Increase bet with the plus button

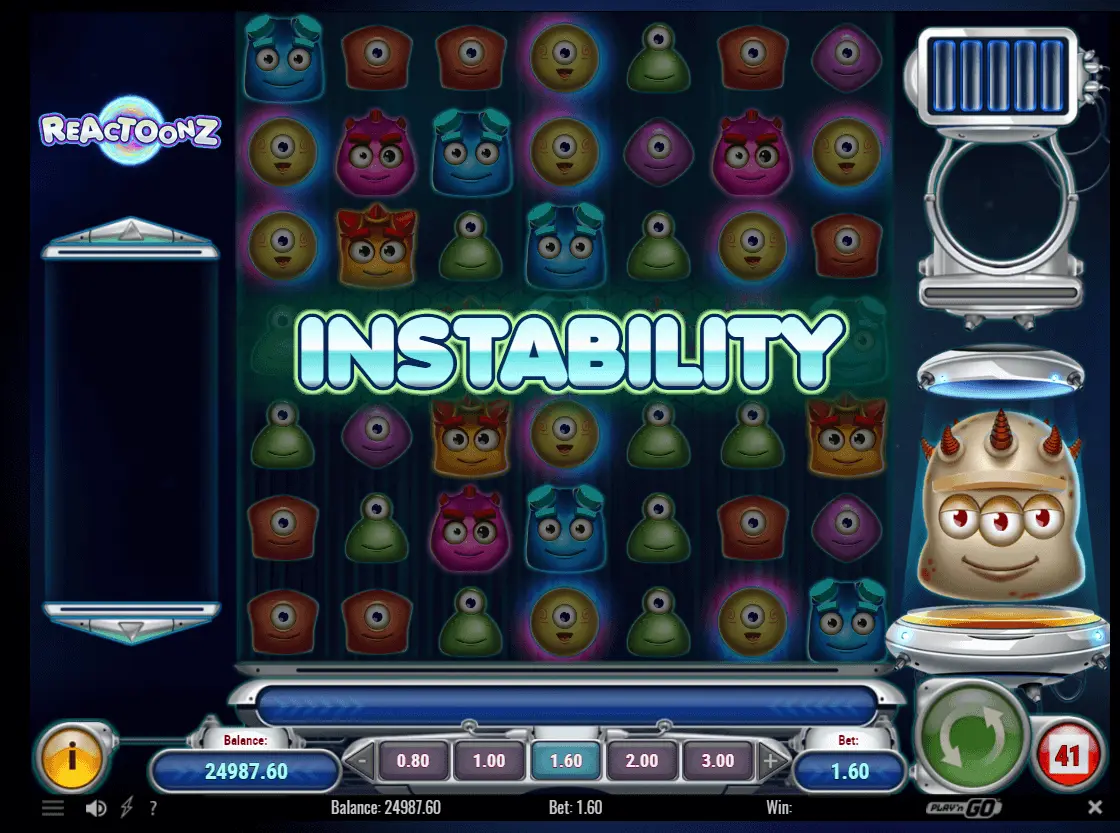pyautogui.click(x=770, y=761)
